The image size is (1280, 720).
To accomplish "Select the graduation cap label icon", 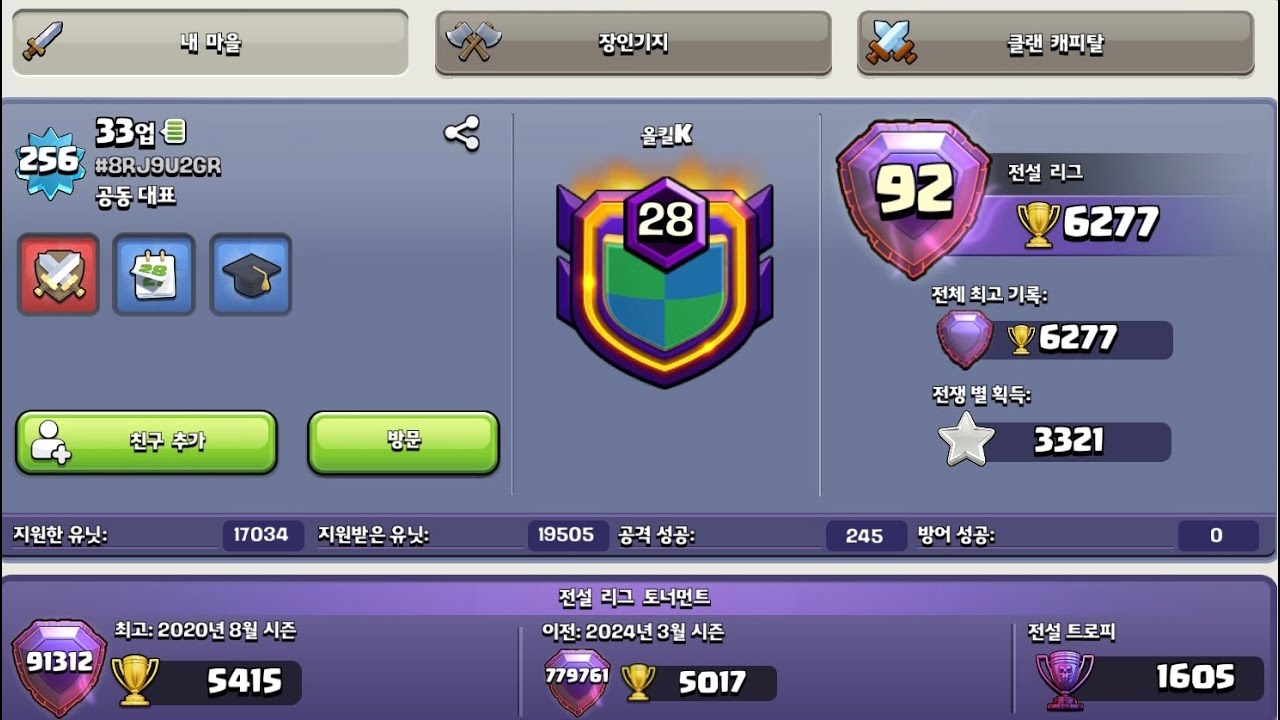I will click(x=250, y=274).
